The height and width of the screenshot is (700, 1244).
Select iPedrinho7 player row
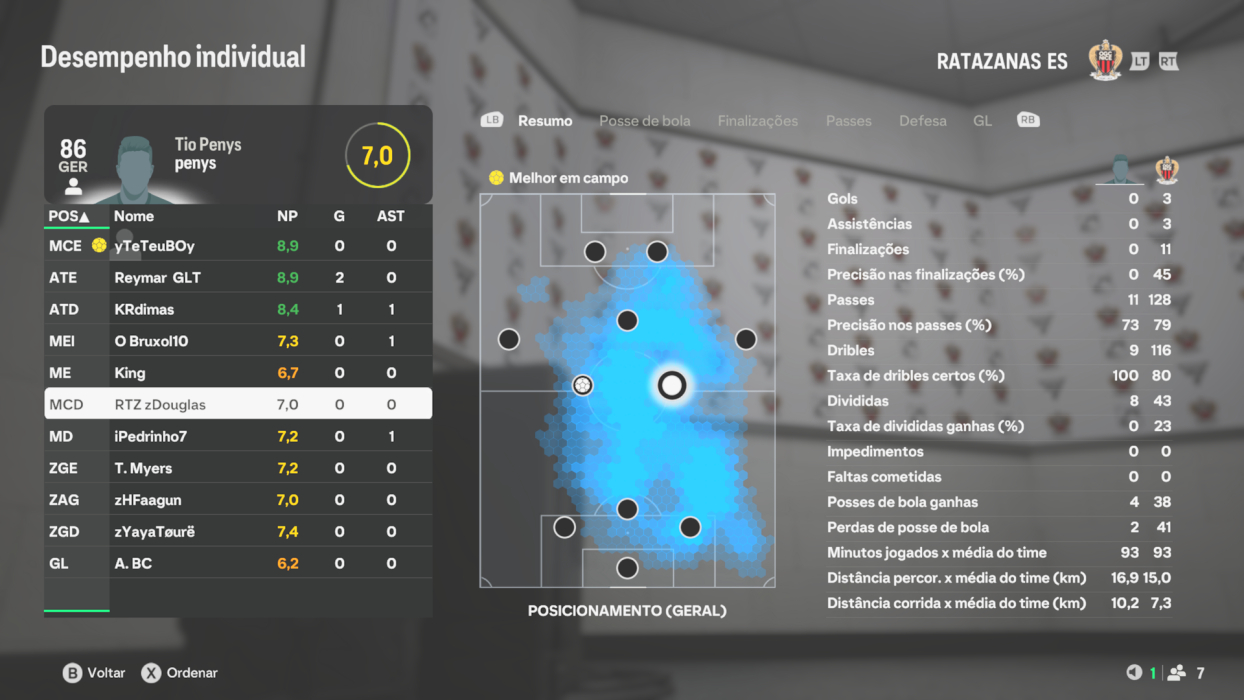[x=238, y=437]
